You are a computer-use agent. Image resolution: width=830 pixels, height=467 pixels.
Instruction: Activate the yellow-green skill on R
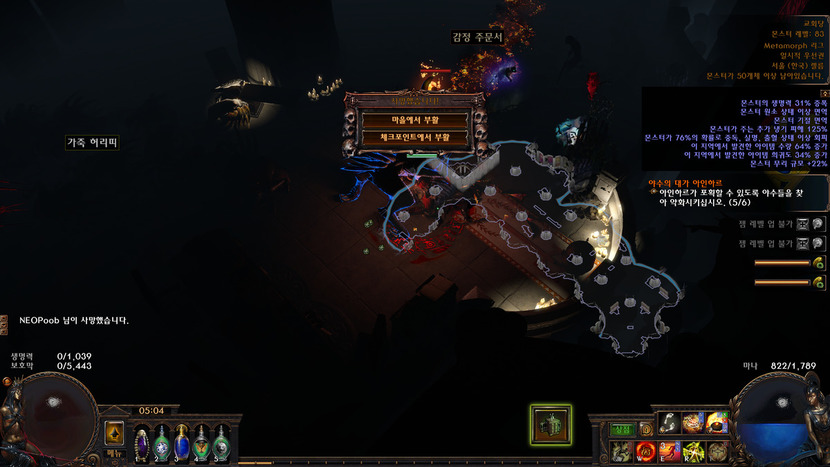[x=693, y=451]
